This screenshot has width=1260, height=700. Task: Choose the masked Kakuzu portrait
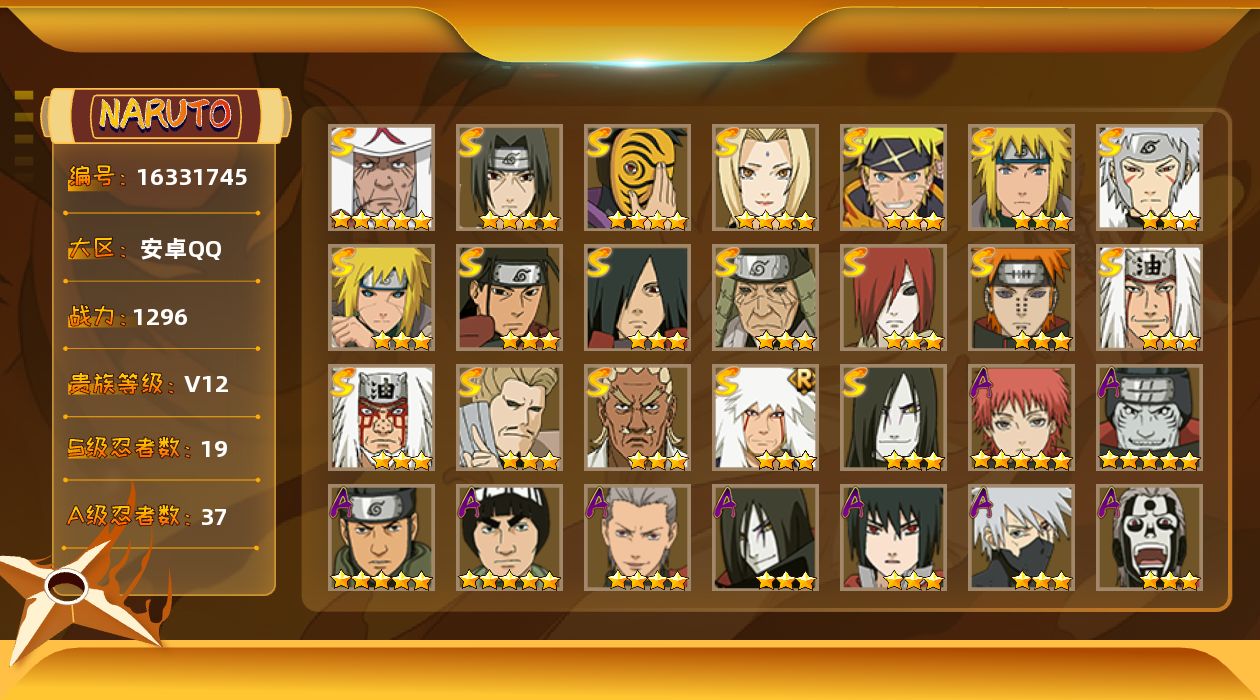pyautogui.click(x=1149, y=417)
